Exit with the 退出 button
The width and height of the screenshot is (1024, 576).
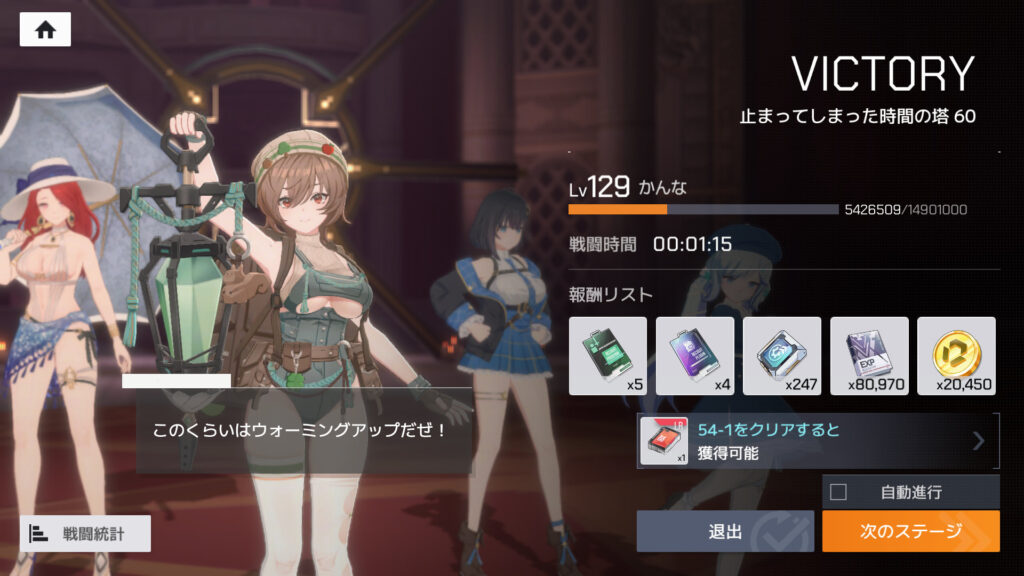point(725,531)
